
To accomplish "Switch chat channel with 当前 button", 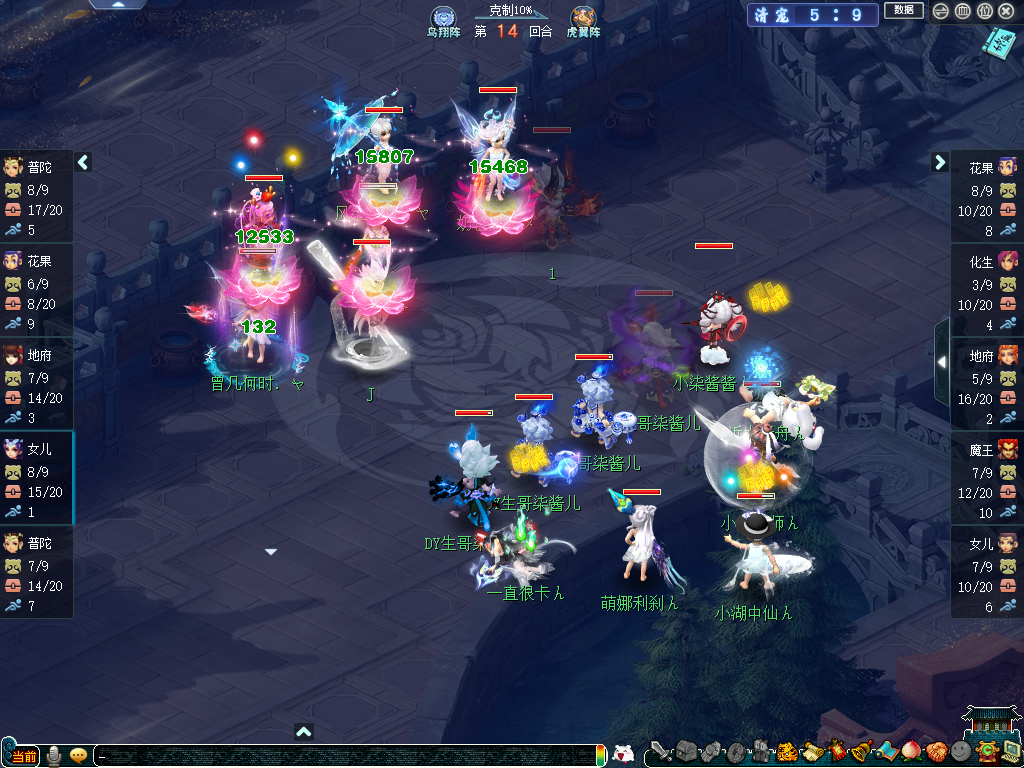I will pyautogui.click(x=24, y=755).
